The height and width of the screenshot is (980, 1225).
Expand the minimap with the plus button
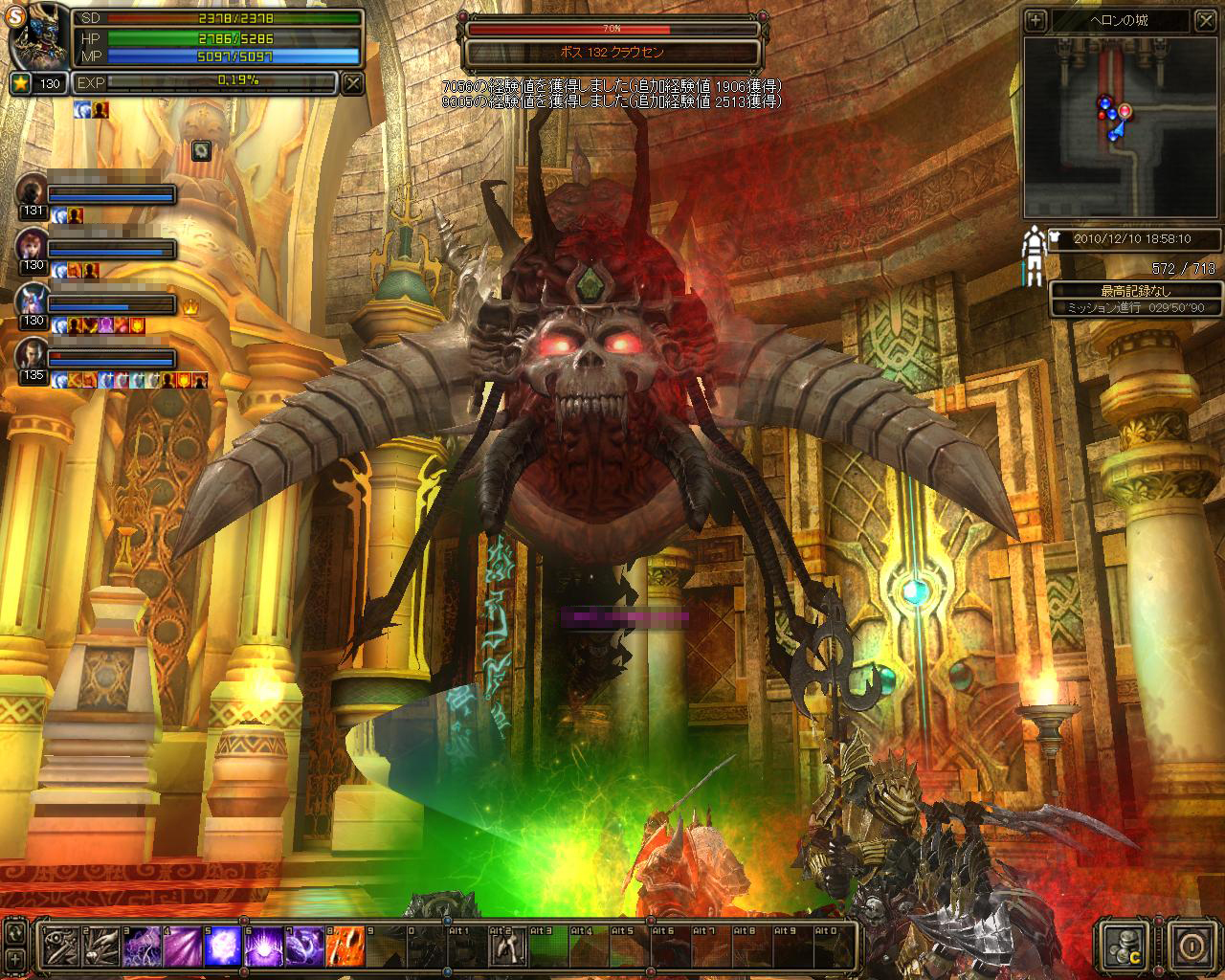pos(1035,20)
